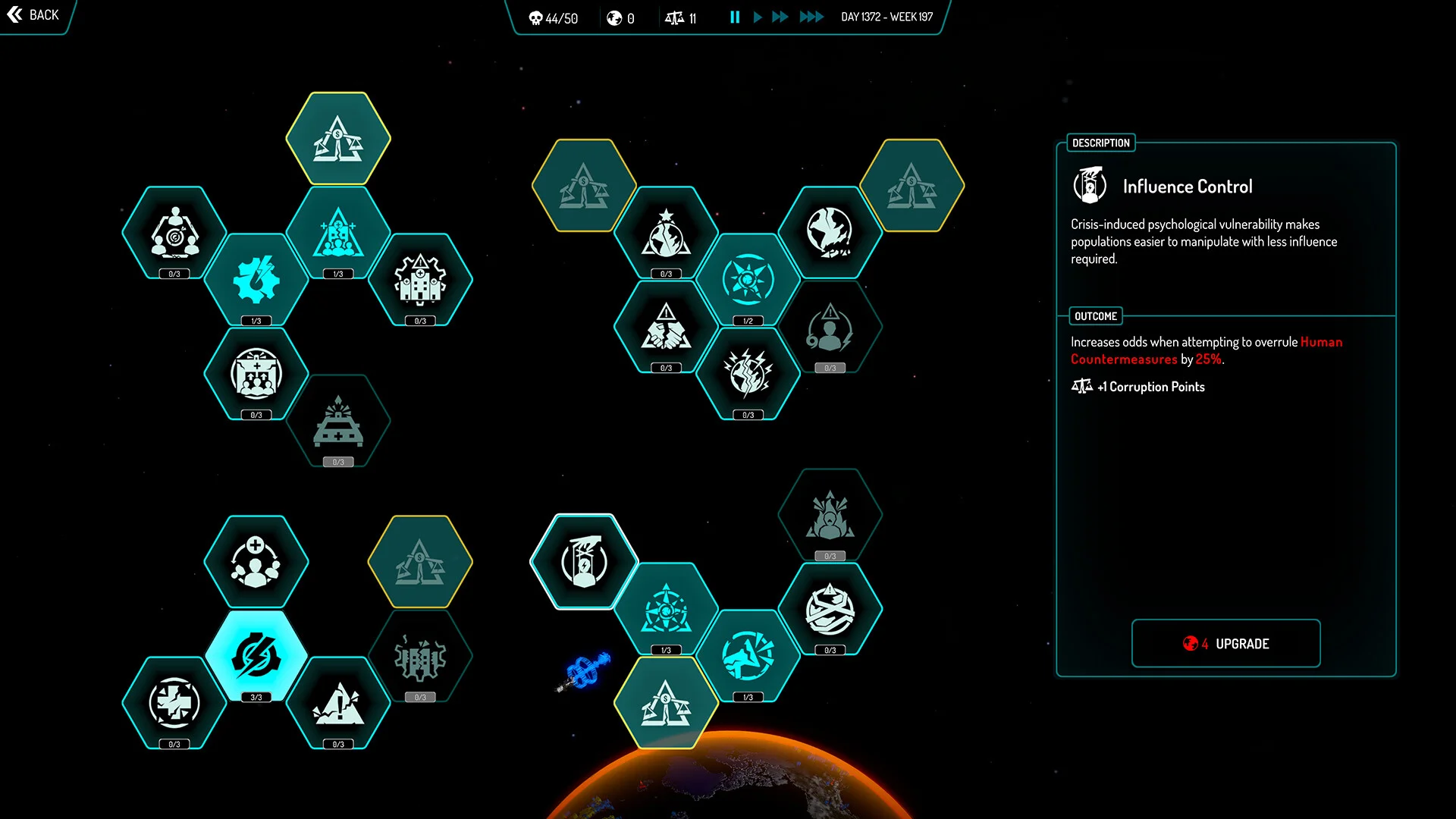The width and height of the screenshot is (1456, 819).
Task: Choose the highlighted lightning bolt 3/3 node
Action: pyautogui.click(x=256, y=656)
